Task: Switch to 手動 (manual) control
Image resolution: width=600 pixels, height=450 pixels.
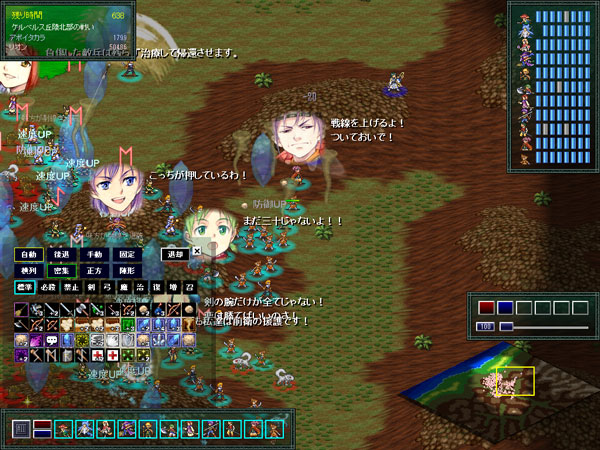Action: pyautogui.click(x=94, y=254)
